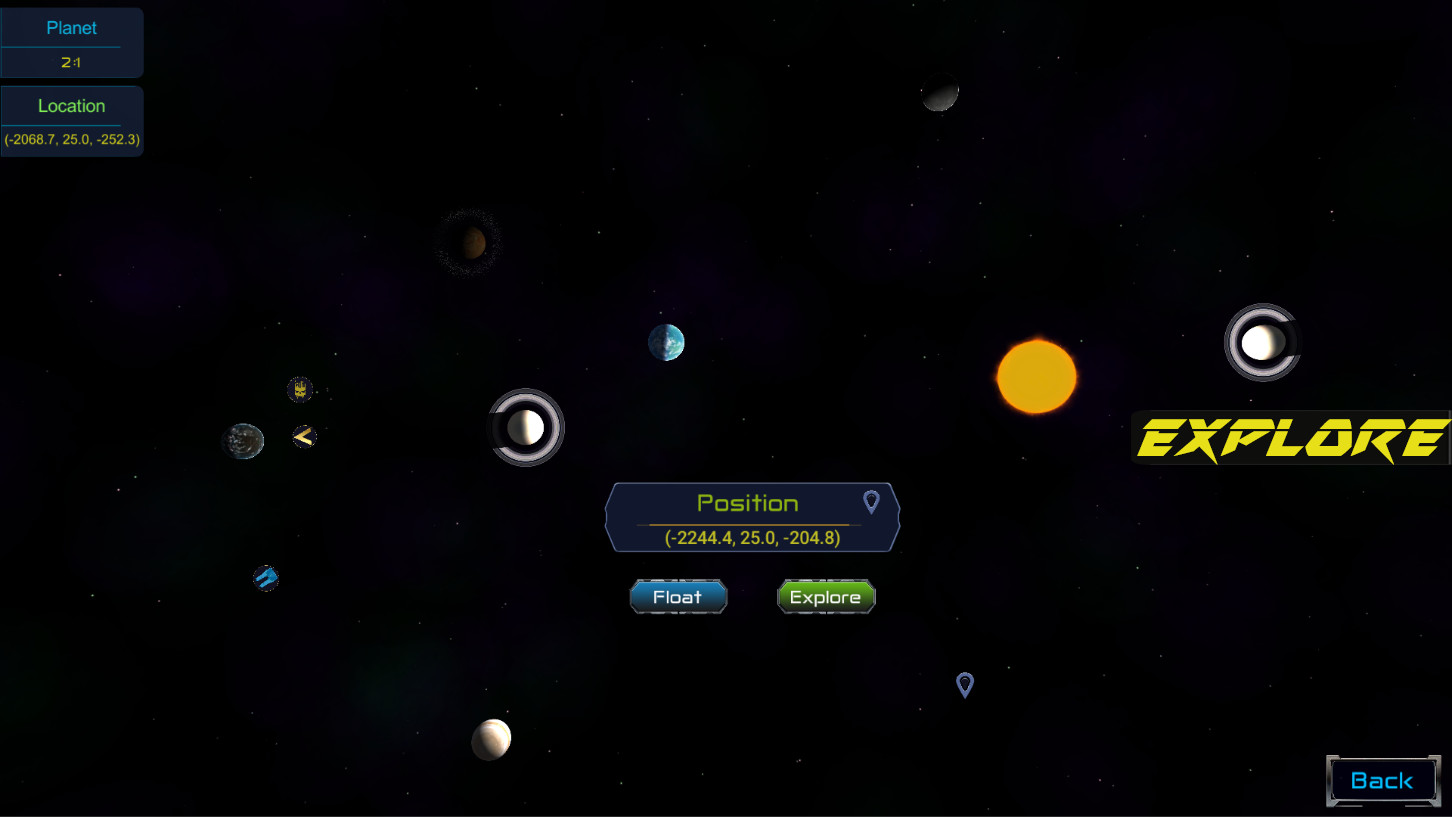Select the golden crown badge marker
Screen dimensions: 1452x817
(301, 389)
